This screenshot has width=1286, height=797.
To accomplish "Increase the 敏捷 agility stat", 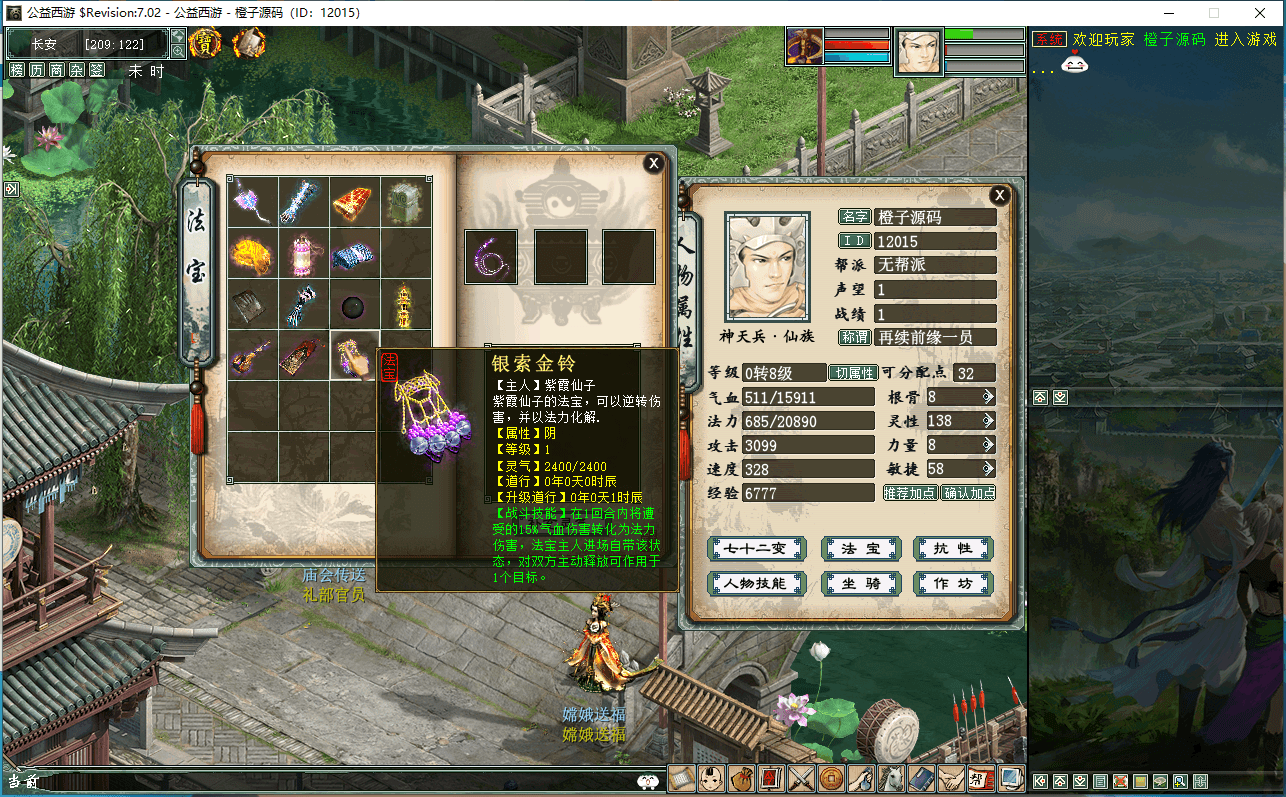I will 988,469.
